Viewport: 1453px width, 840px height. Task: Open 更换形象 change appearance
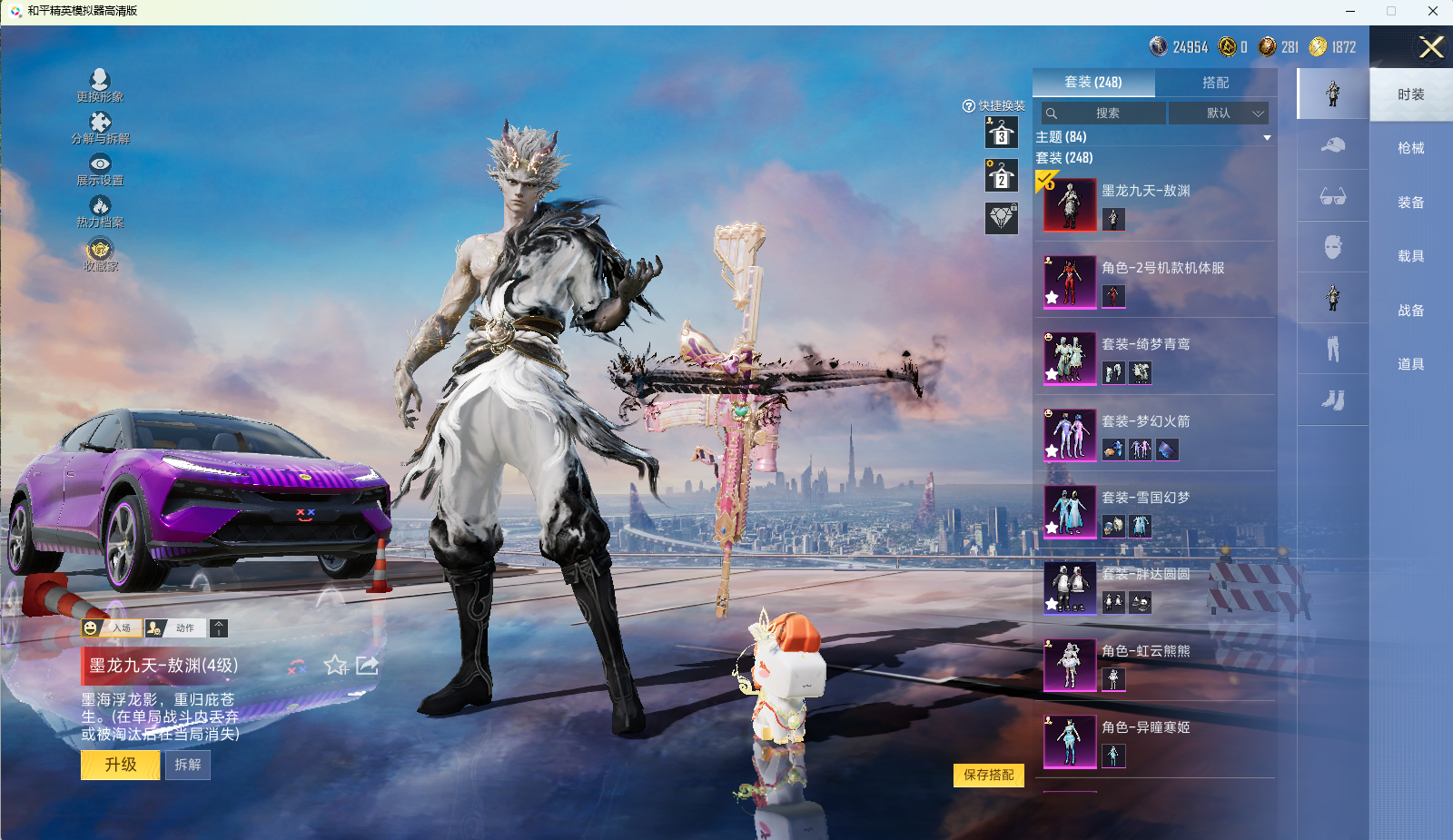(100, 85)
